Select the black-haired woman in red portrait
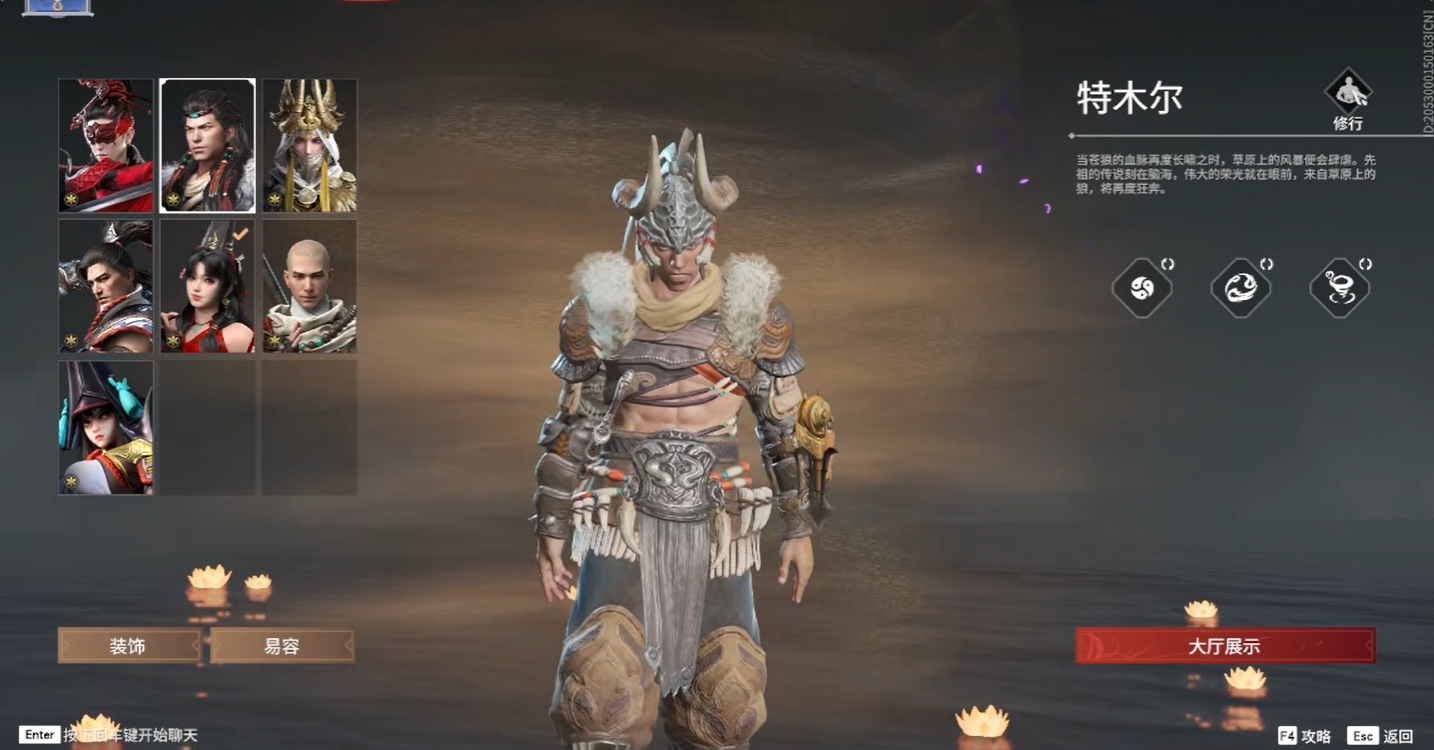Screen dimensions: 1434x750 [208, 286]
